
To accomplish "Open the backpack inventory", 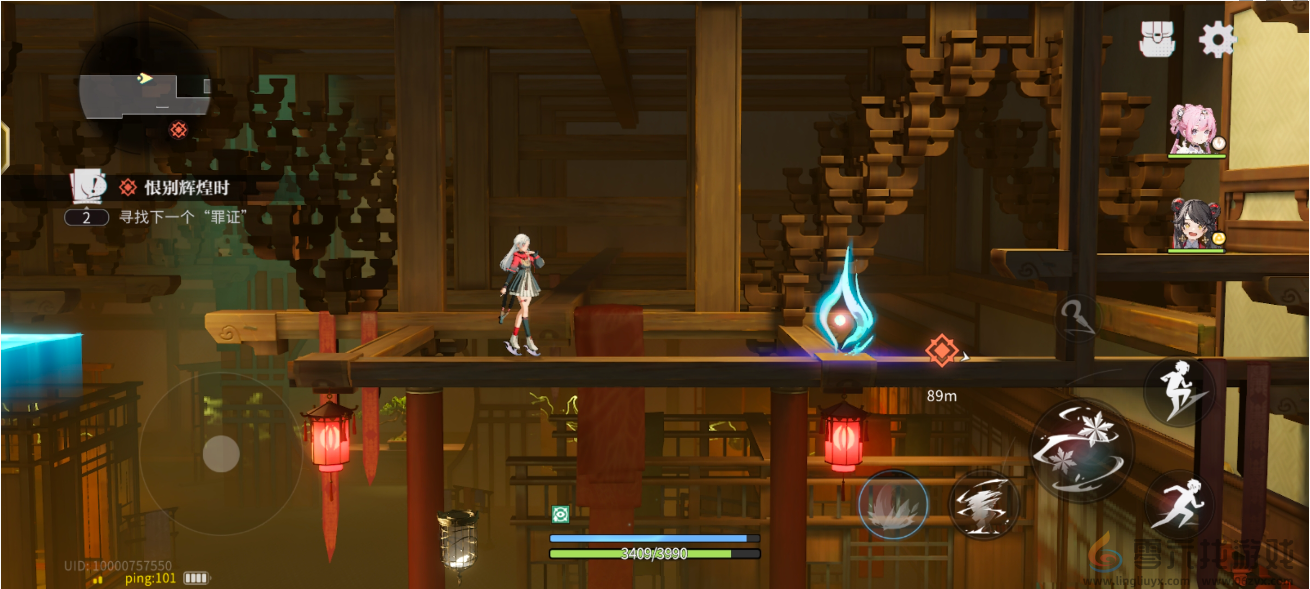I will point(1156,39).
